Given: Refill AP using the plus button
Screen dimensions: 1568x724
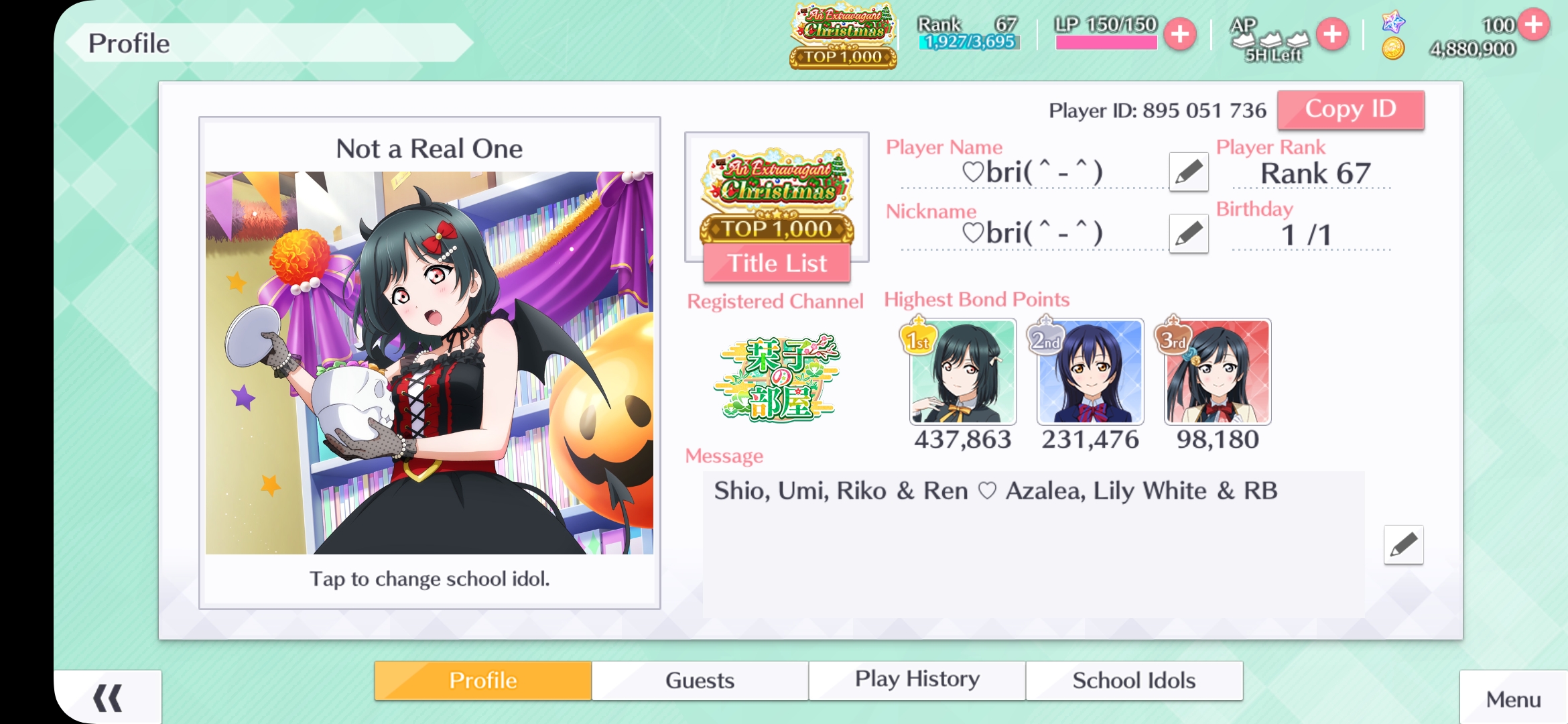Looking at the screenshot, I should pos(1332,34).
